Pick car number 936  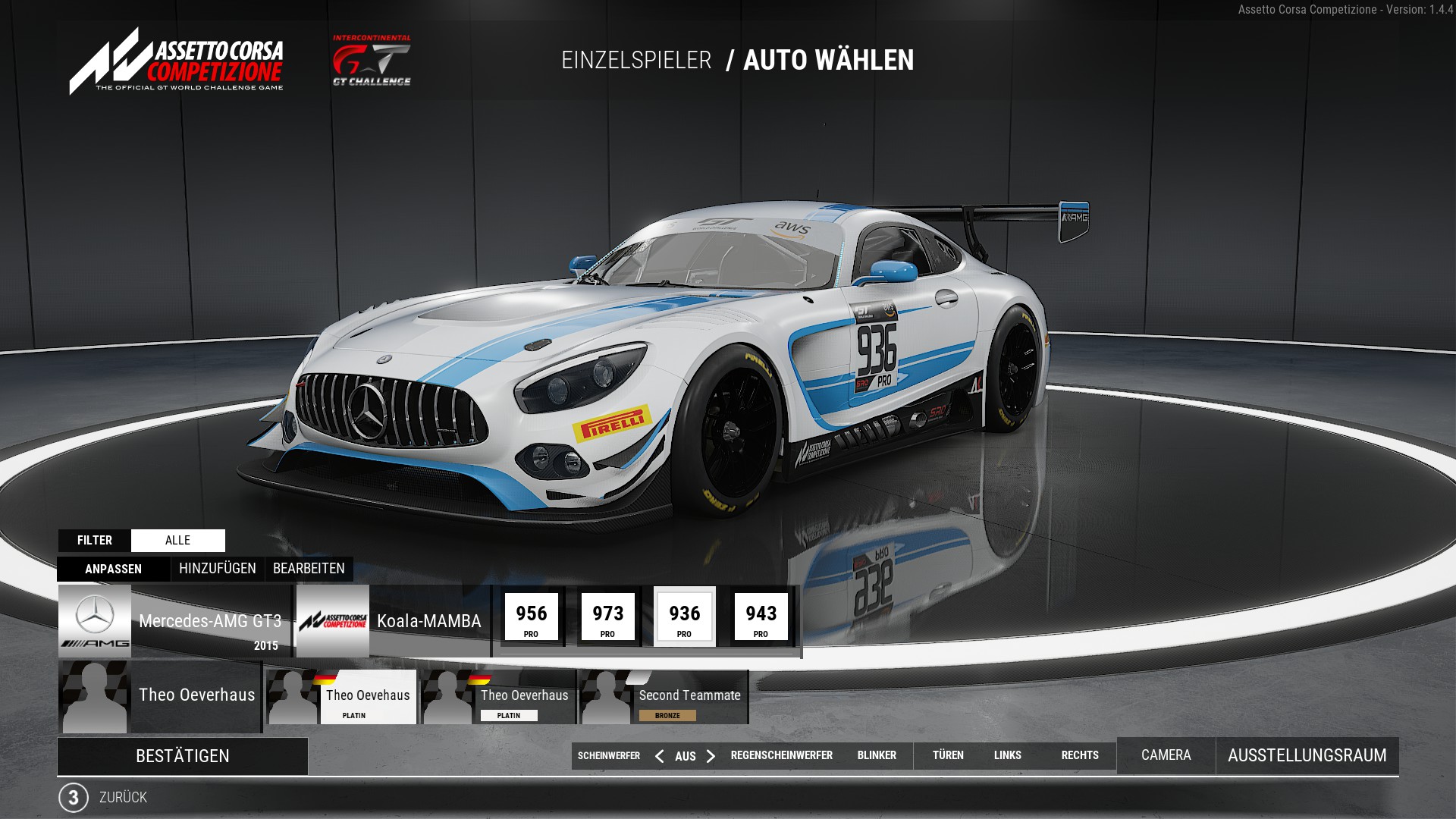pos(685,617)
